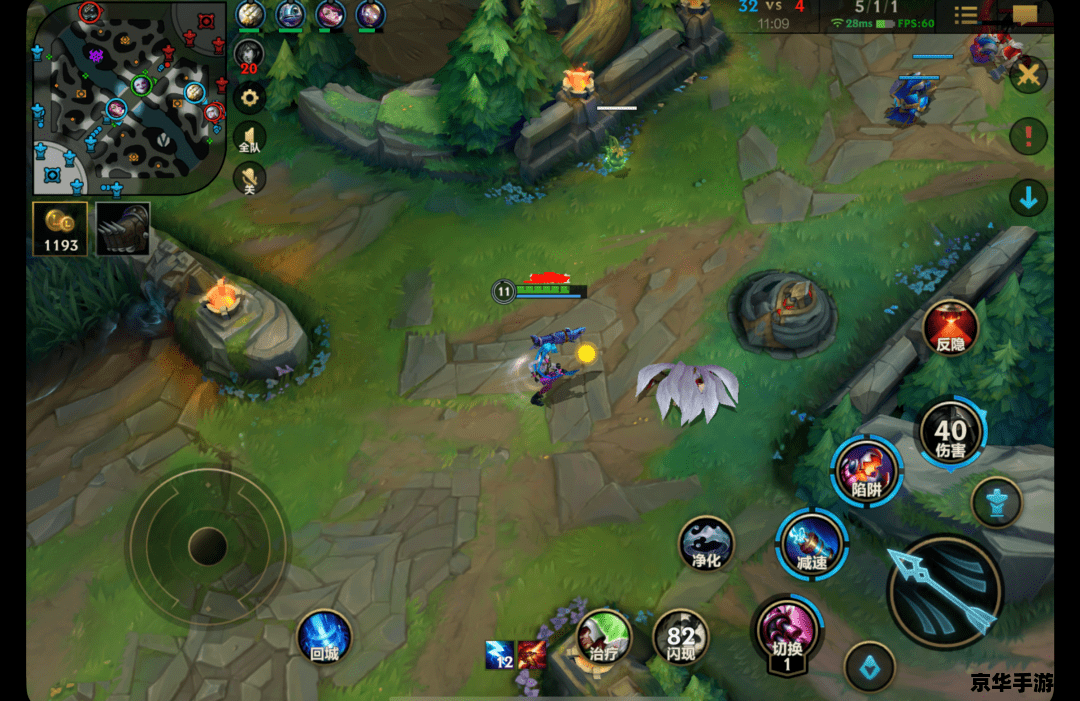Toggle the 全队 team voice speaker
This screenshot has height=701, width=1080.
(x=249, y=138)
